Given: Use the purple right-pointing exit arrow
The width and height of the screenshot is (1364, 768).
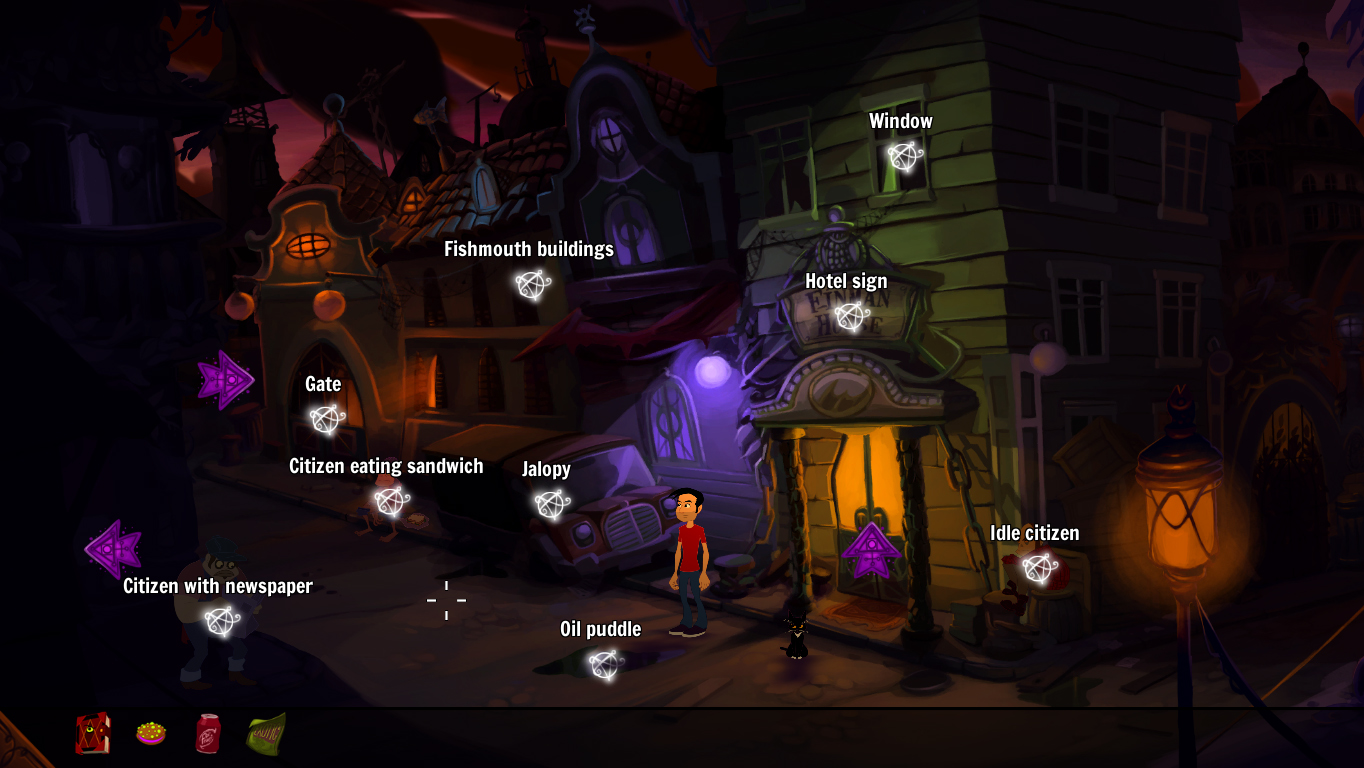Looking at the screenshot, I should point(225,380).
